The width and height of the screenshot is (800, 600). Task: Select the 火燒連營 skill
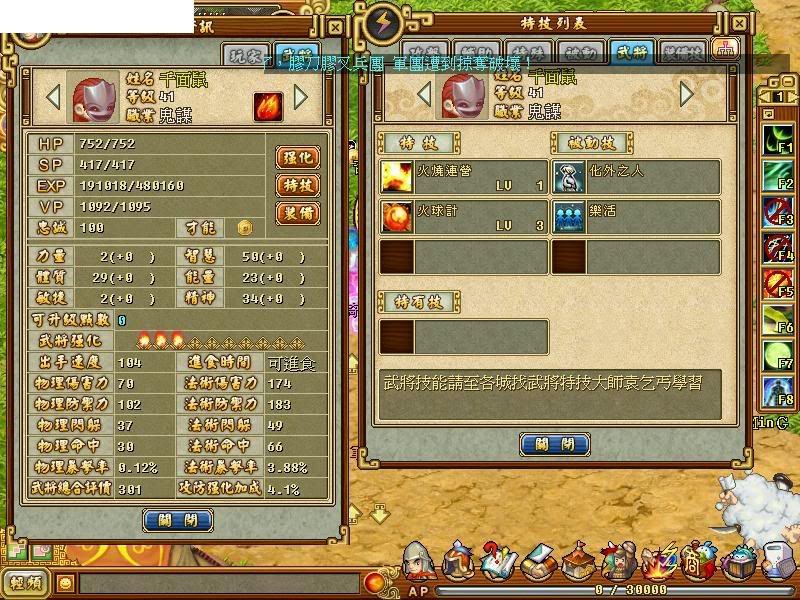pyautogui.click(x=463, y=178)
